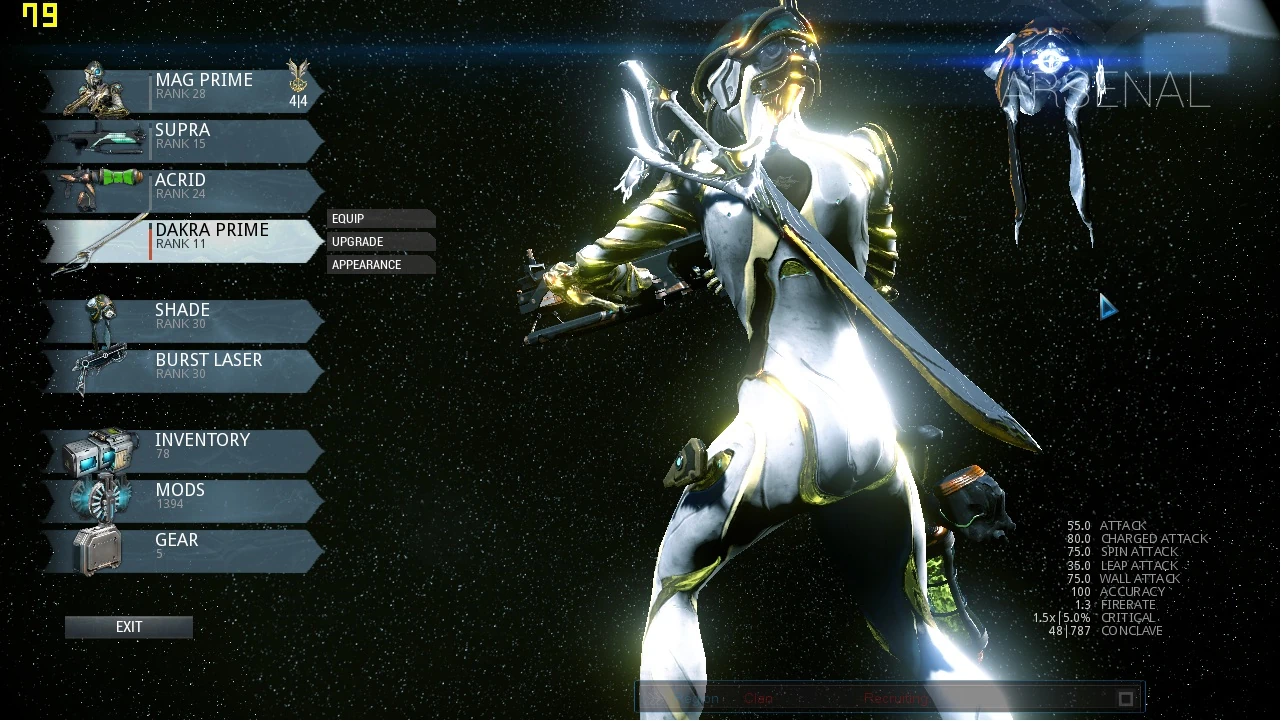
Task: Select the Mag Prime warframe entry
Action: pos(185,90)
